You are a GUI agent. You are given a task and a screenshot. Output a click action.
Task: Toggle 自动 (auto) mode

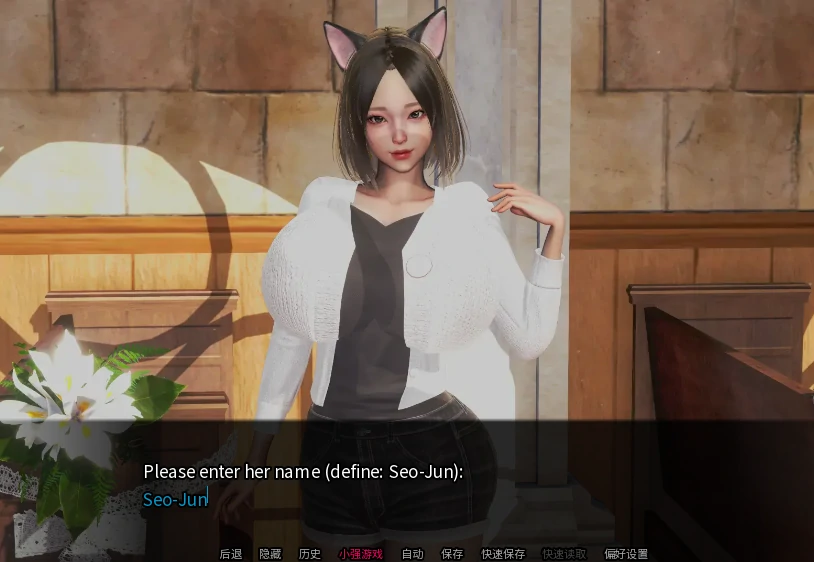click(412, 554)
